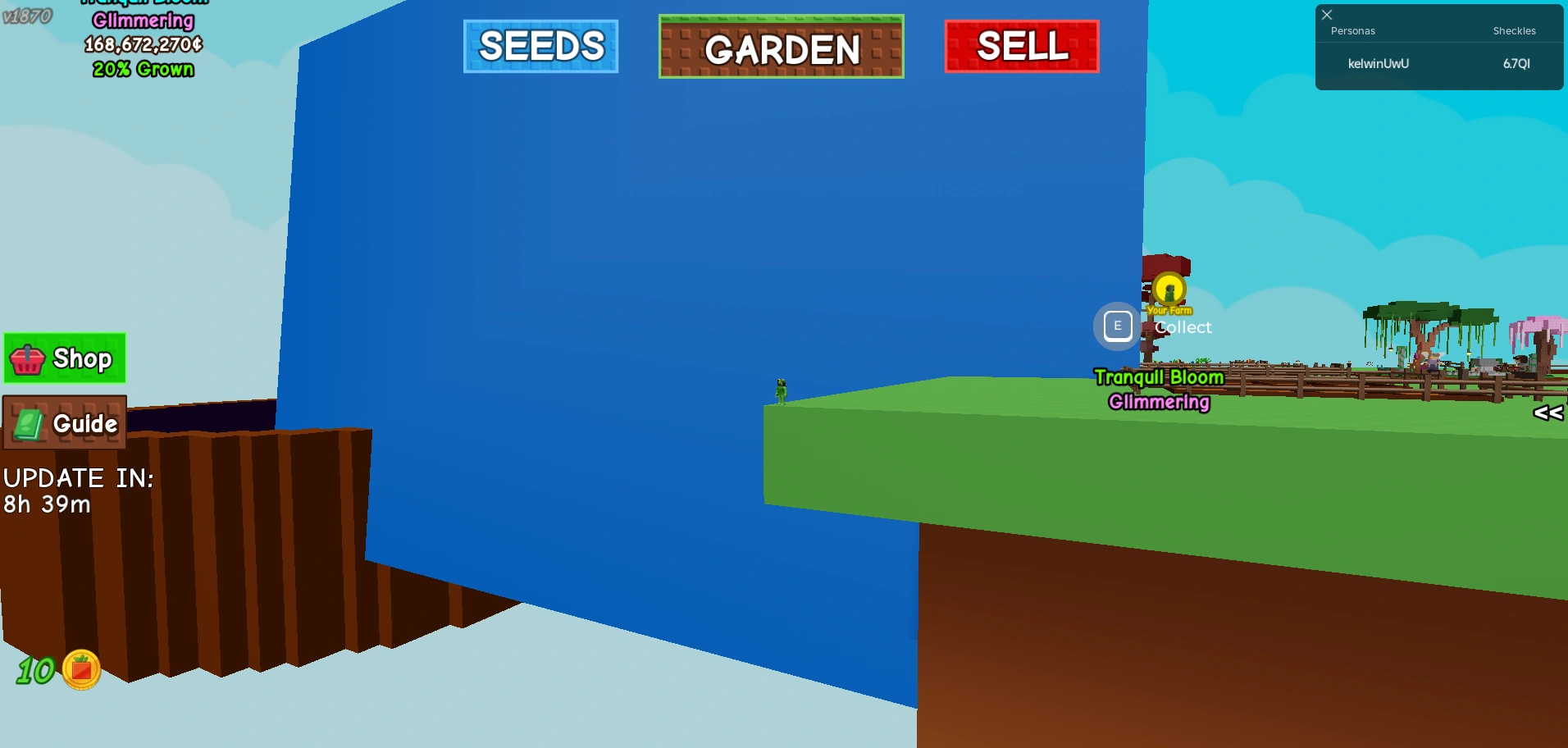
Task: Select kelwinUwU on the leaderboard
Action: pos(1378,63)
